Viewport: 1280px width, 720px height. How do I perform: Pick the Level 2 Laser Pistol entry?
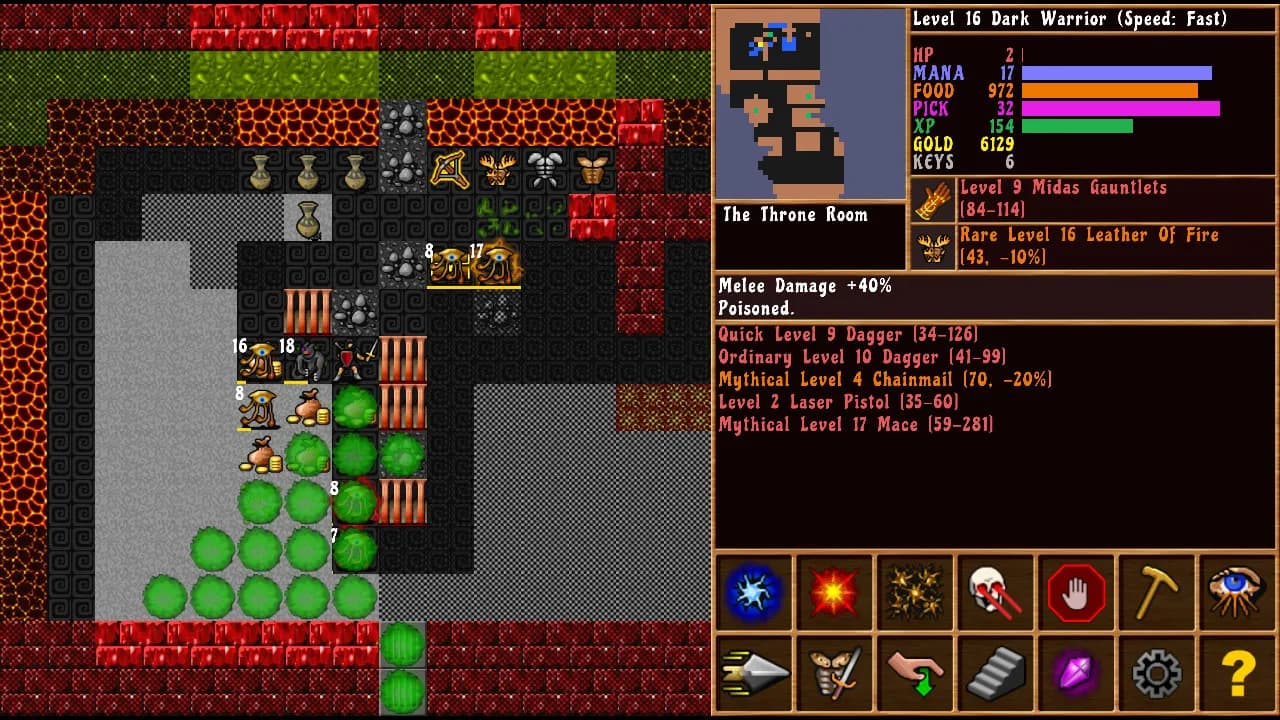pyautogui.click(x=838, y=402)
